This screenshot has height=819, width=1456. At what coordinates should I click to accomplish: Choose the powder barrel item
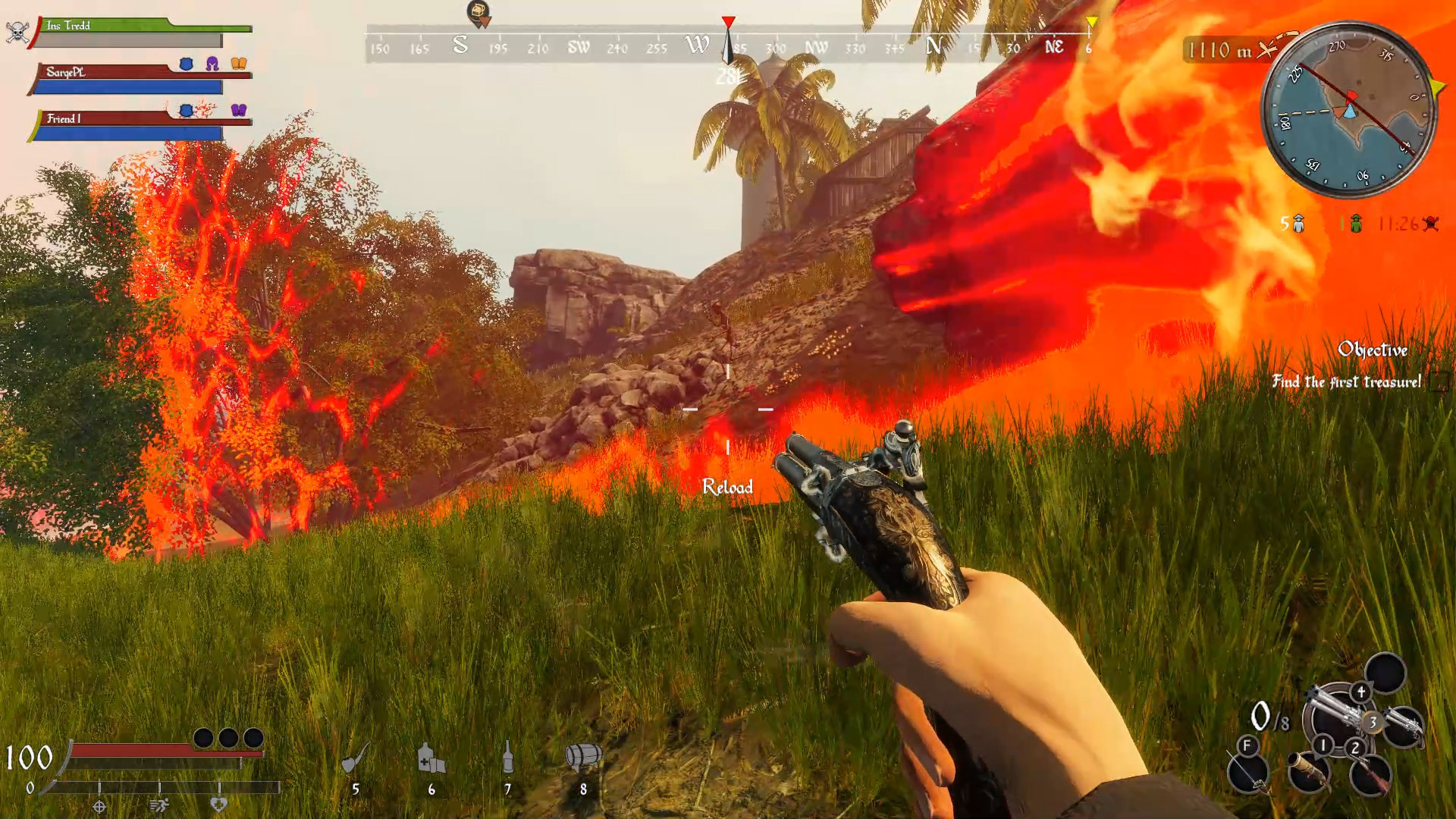point(583,757)
